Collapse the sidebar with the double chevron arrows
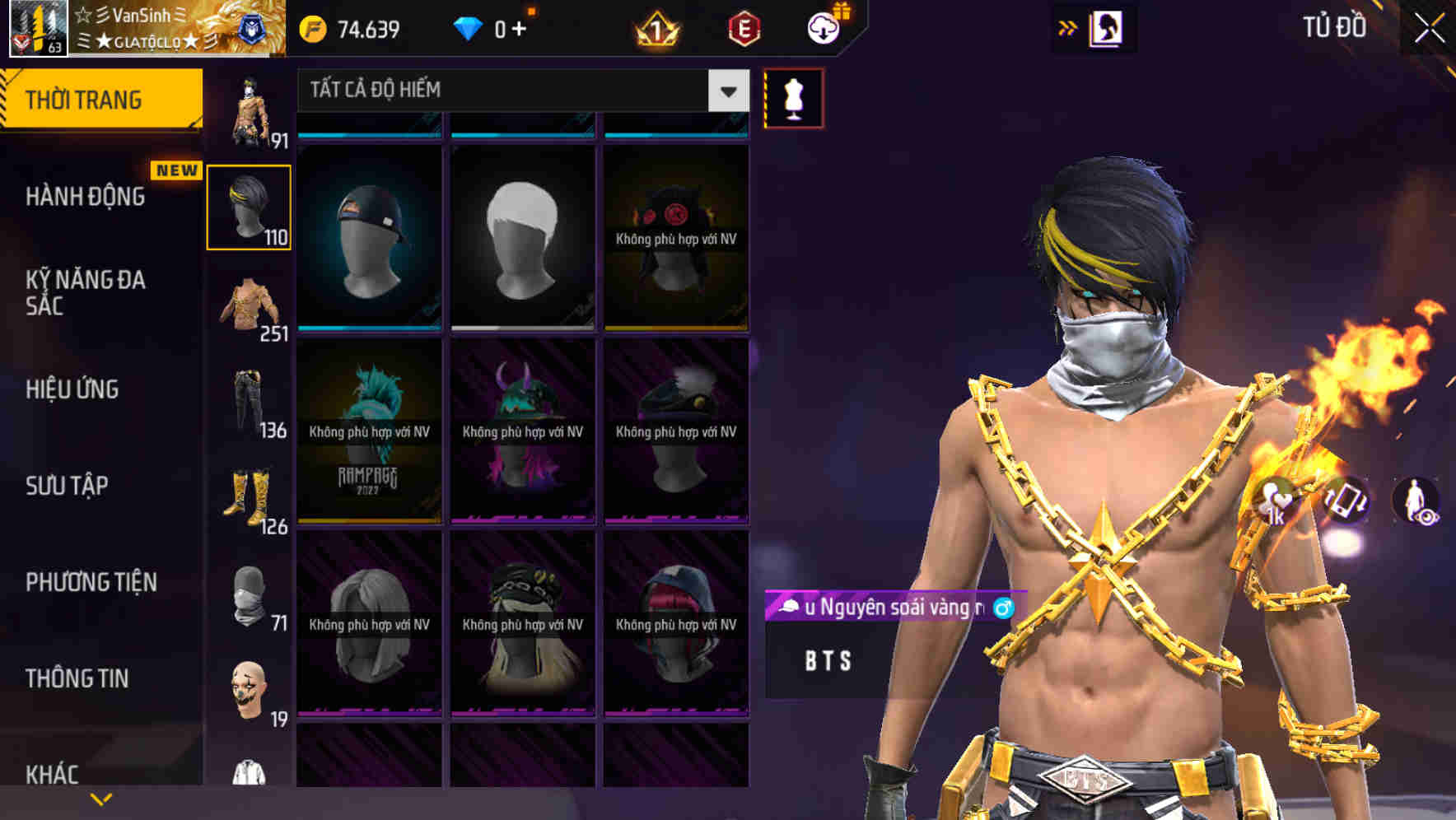Image resolution: width=1456 pixels, height=820 pixels. click(1068, 26)
